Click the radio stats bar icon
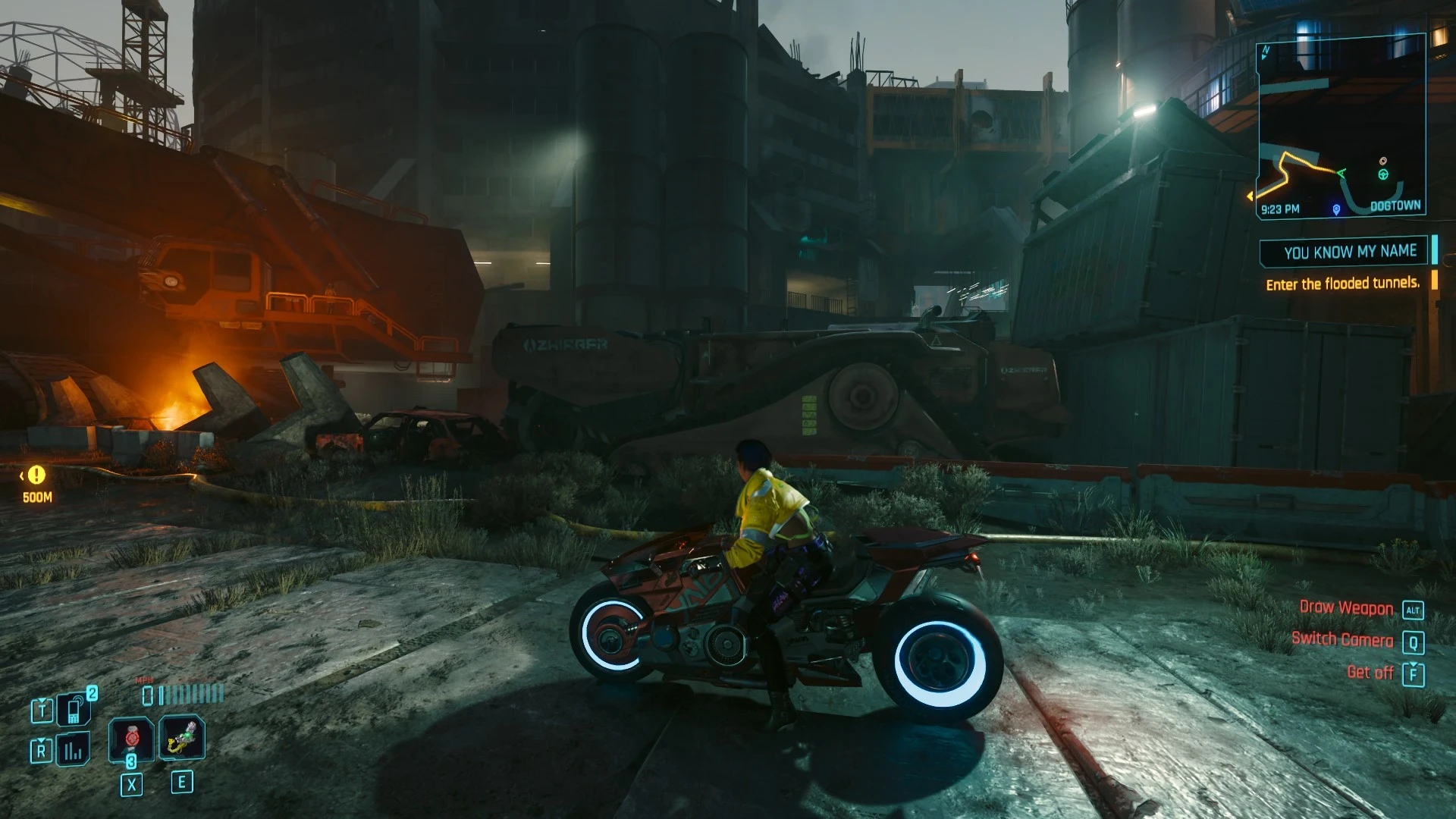Image resolution: width=1456 pixels, height=819 pixels. coord(72,748)
